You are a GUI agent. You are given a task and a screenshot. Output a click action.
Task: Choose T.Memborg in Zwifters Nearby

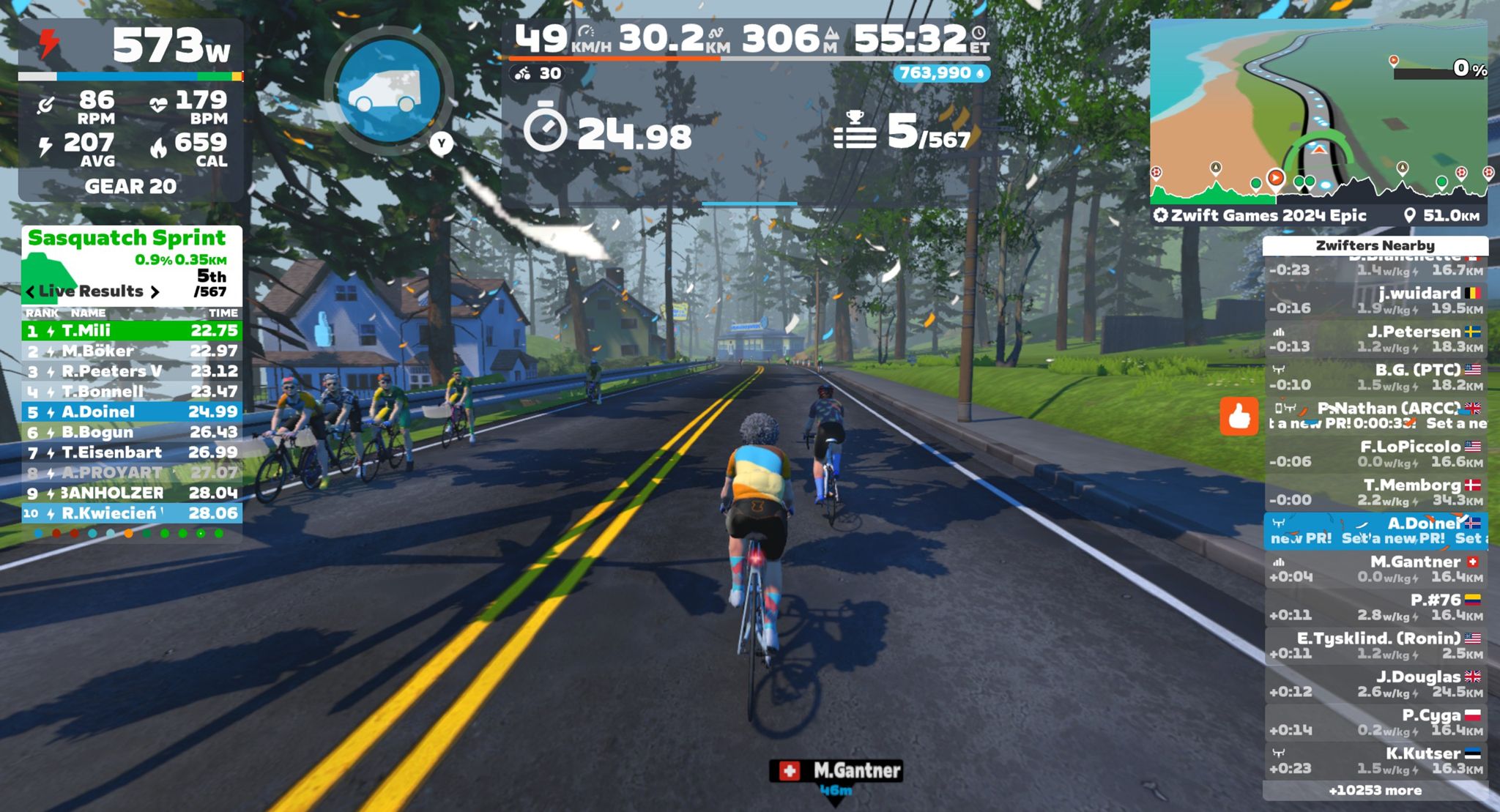[x=1375, y=493]
